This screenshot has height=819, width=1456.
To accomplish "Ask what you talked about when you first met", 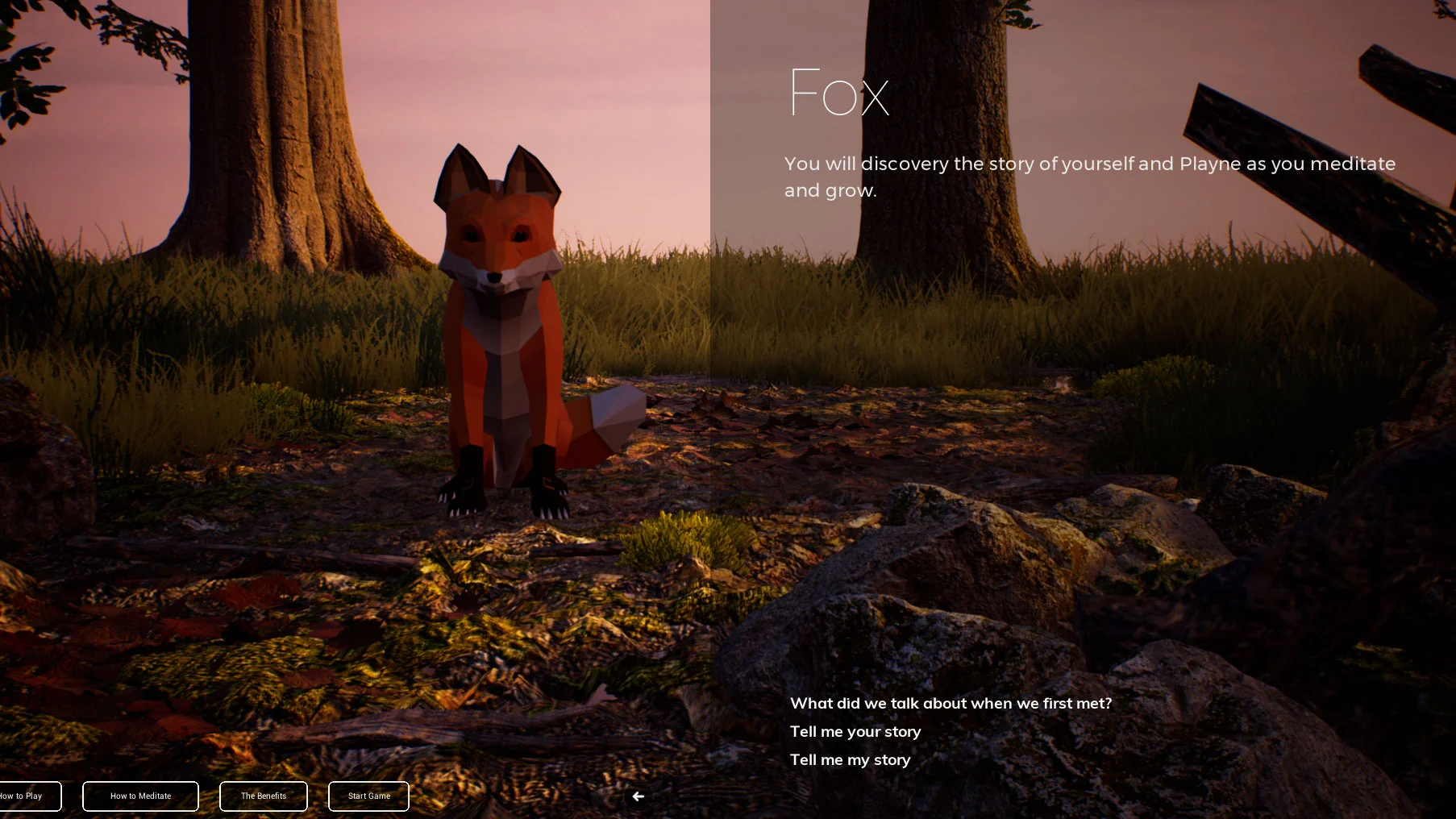I will pyautogui.click(x=951, y=703).
